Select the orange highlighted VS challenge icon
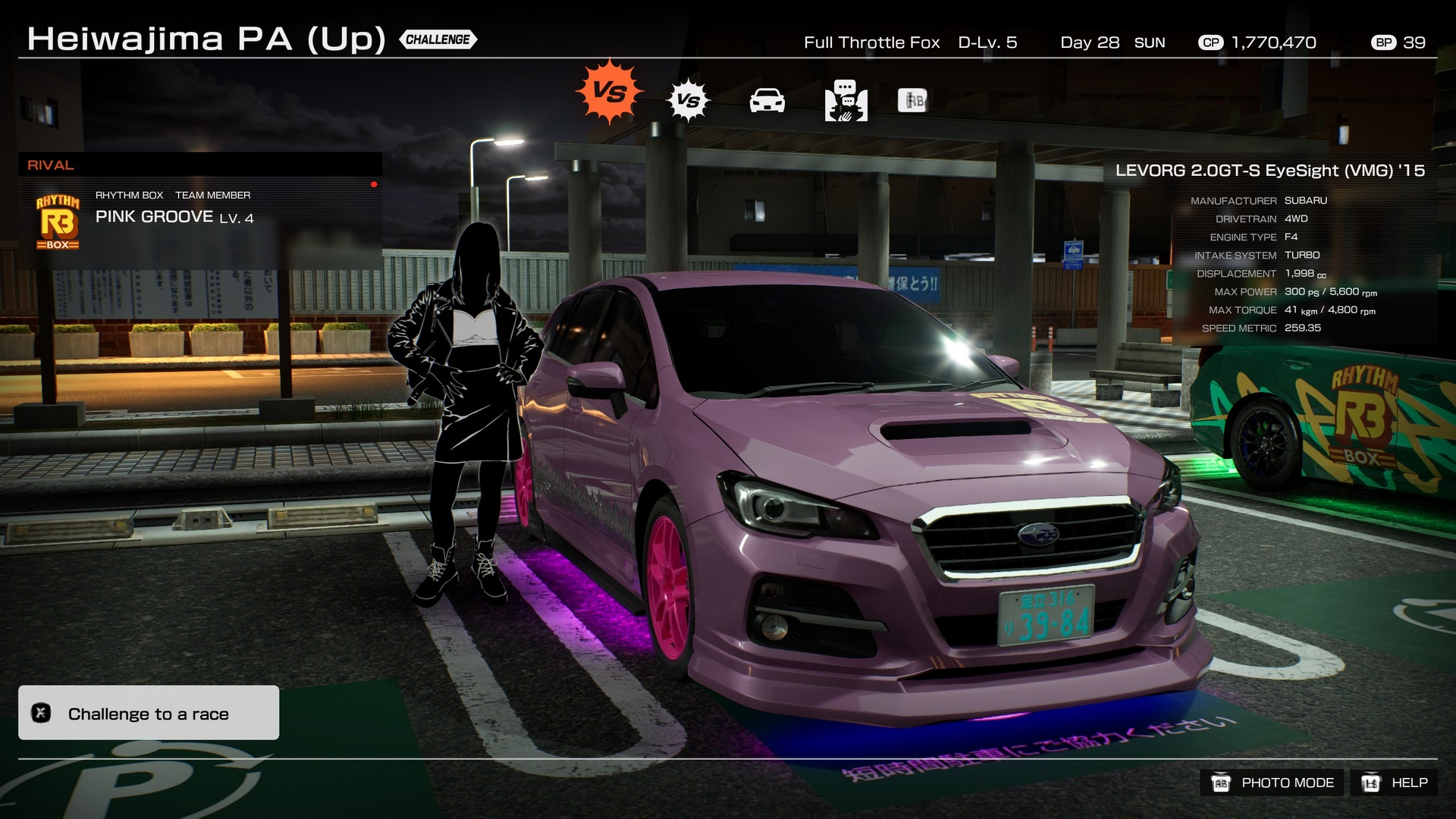The image size is (1456, 819). (609, 93)
